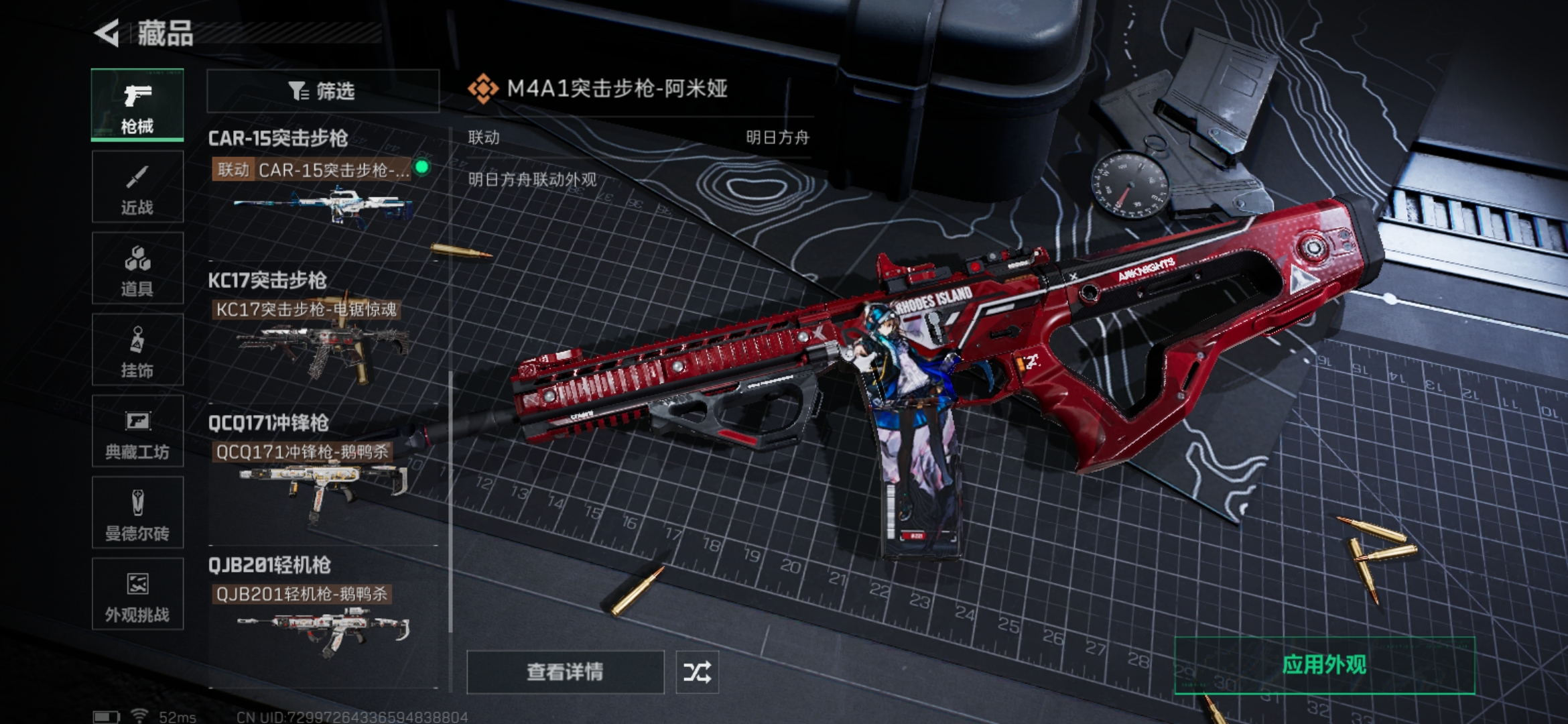Go back using the arrow beside 藏品
This screenshot has height=724, width=1568.
click(x=107, y=34)
